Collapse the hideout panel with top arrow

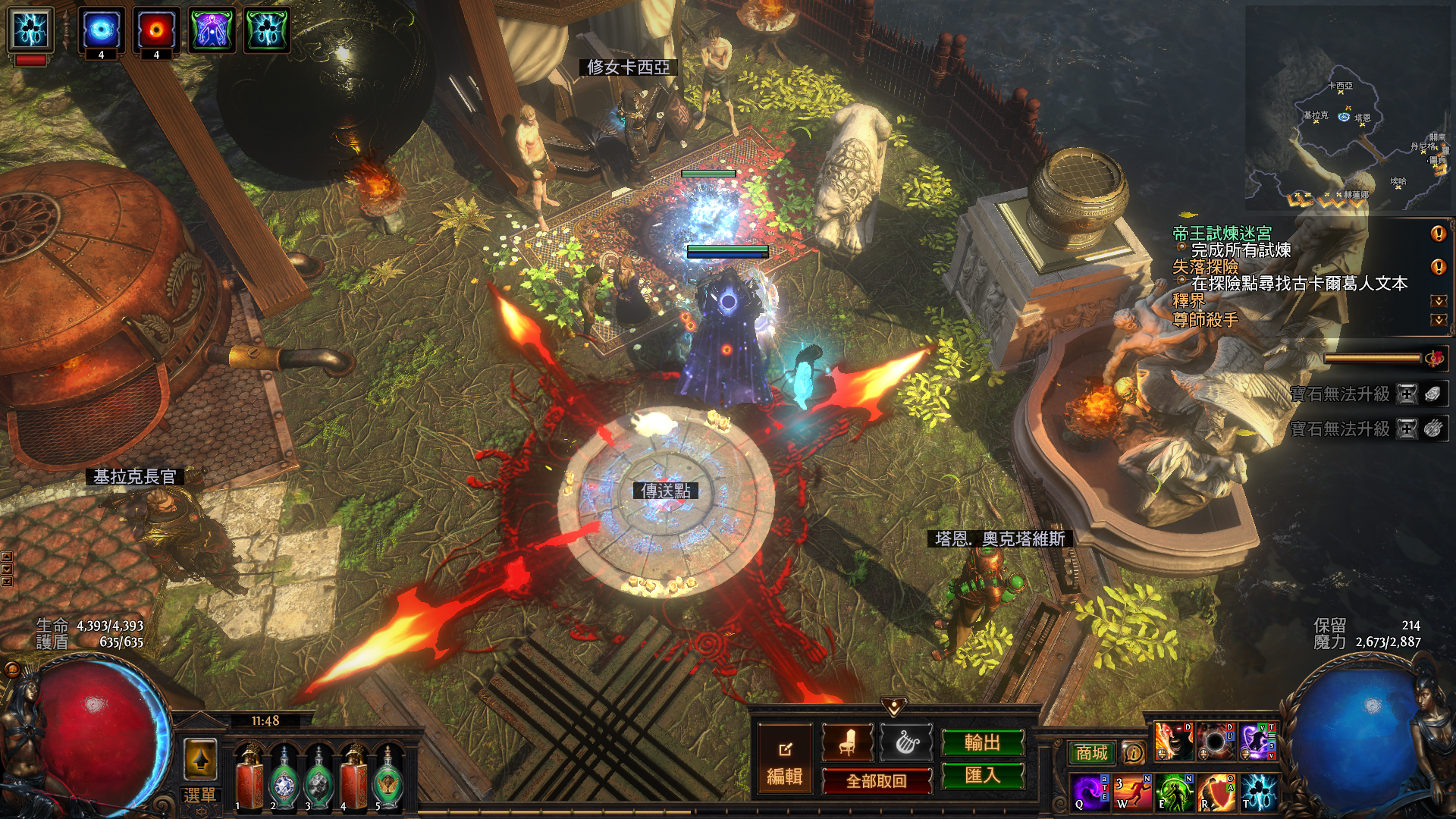pos(894,708)
